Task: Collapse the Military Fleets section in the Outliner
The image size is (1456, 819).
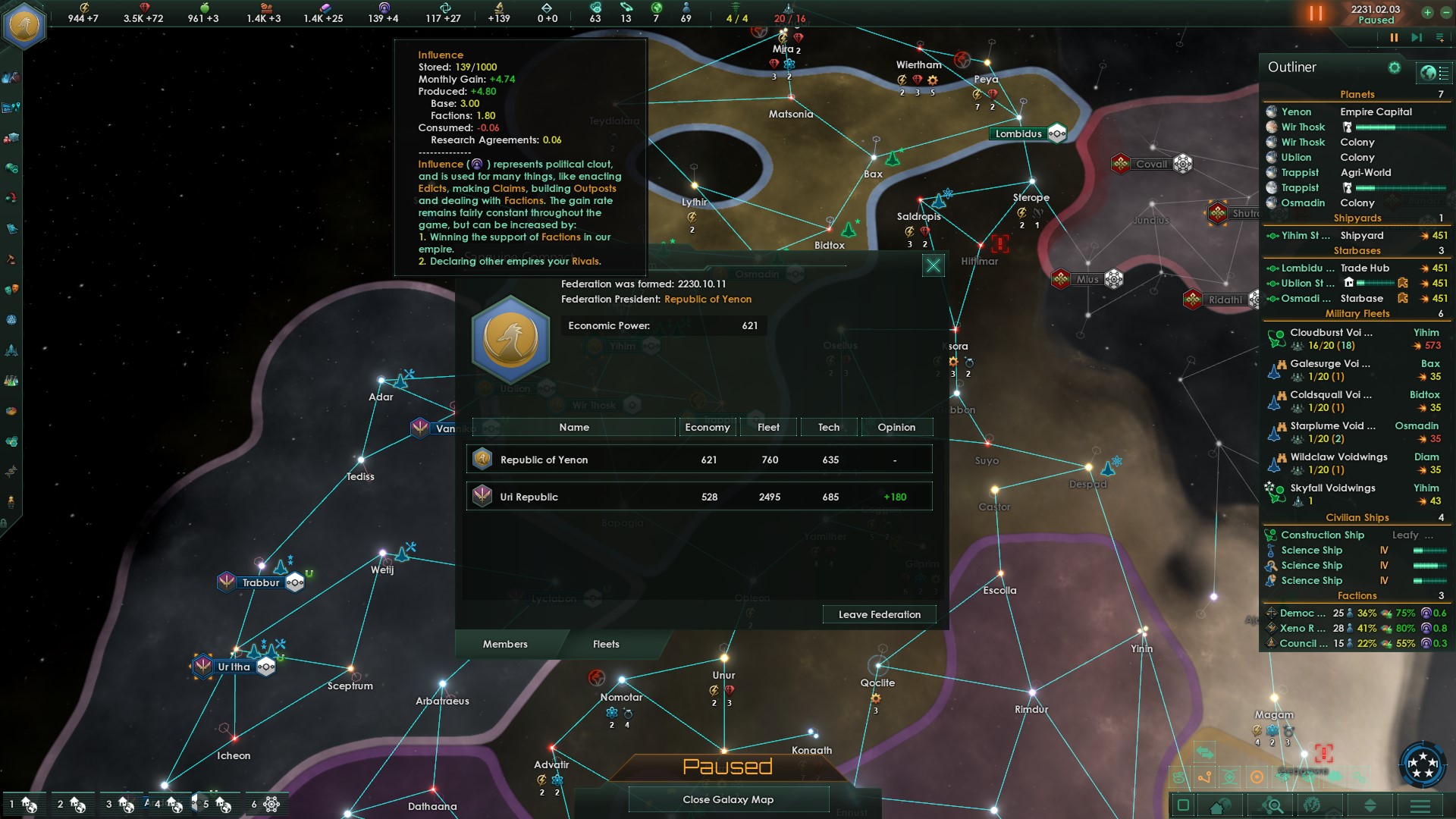Action: tap(1357, 313)
